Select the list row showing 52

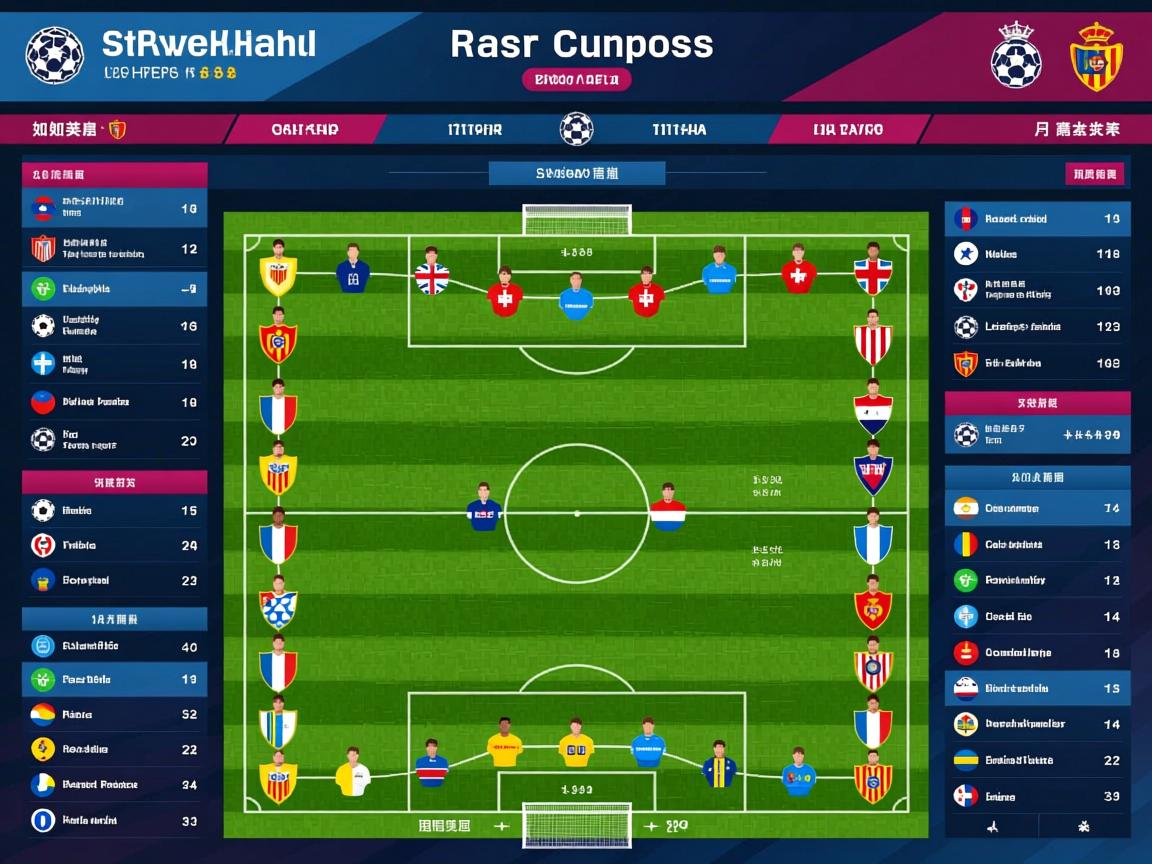[114, 715]
